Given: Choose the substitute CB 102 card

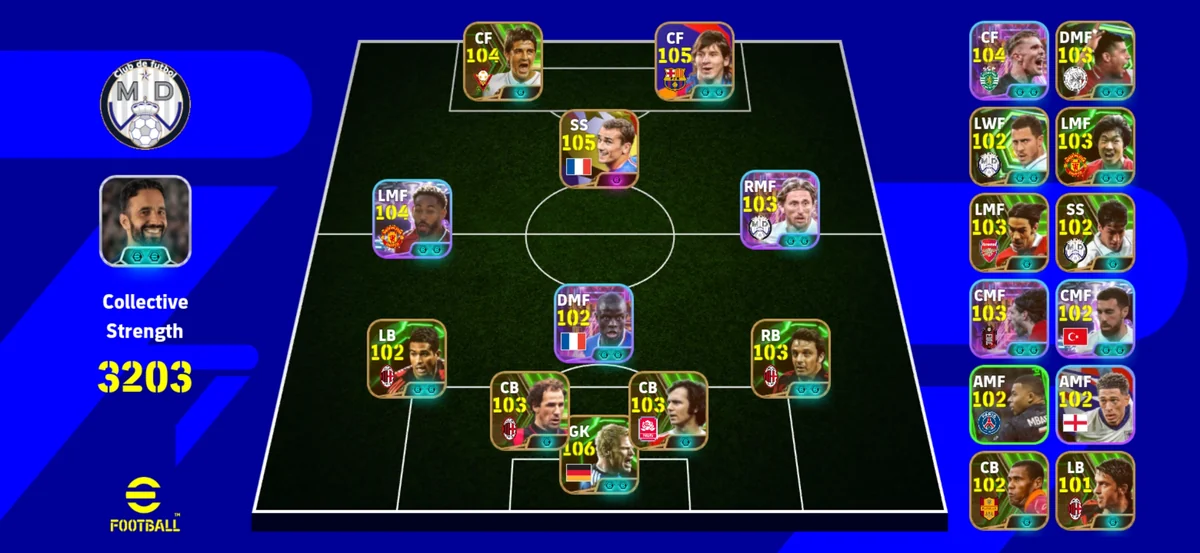Looking at the screenshot, I should point(1009,490).
